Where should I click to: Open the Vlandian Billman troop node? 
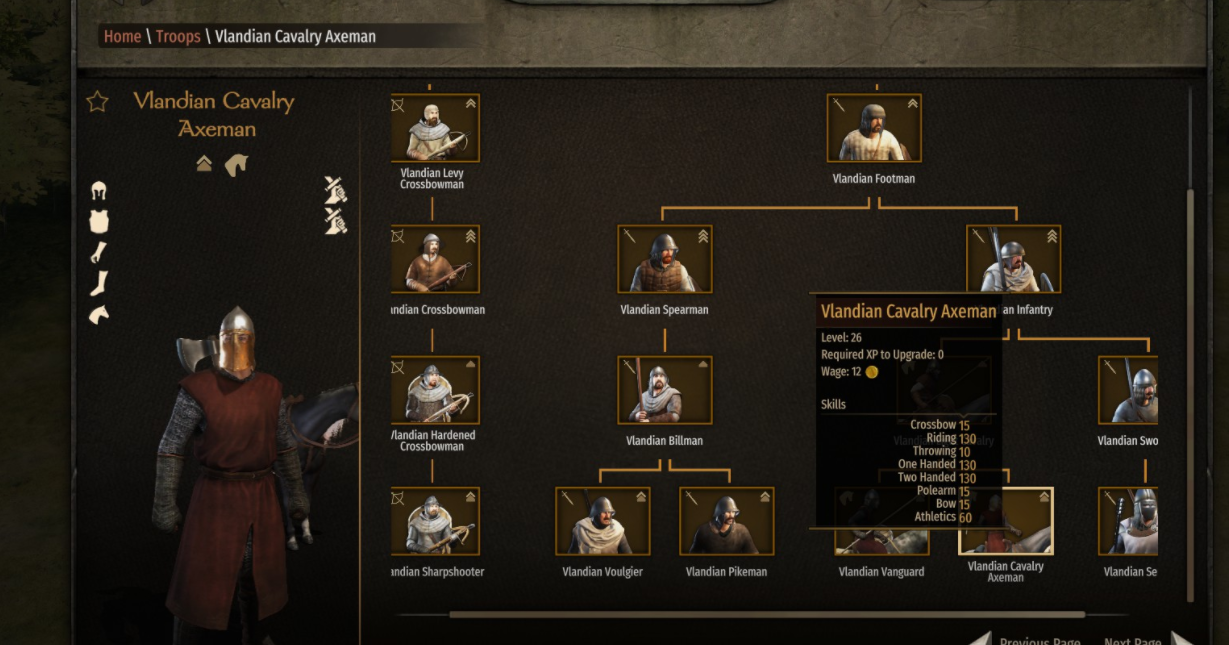coord(664,390)
